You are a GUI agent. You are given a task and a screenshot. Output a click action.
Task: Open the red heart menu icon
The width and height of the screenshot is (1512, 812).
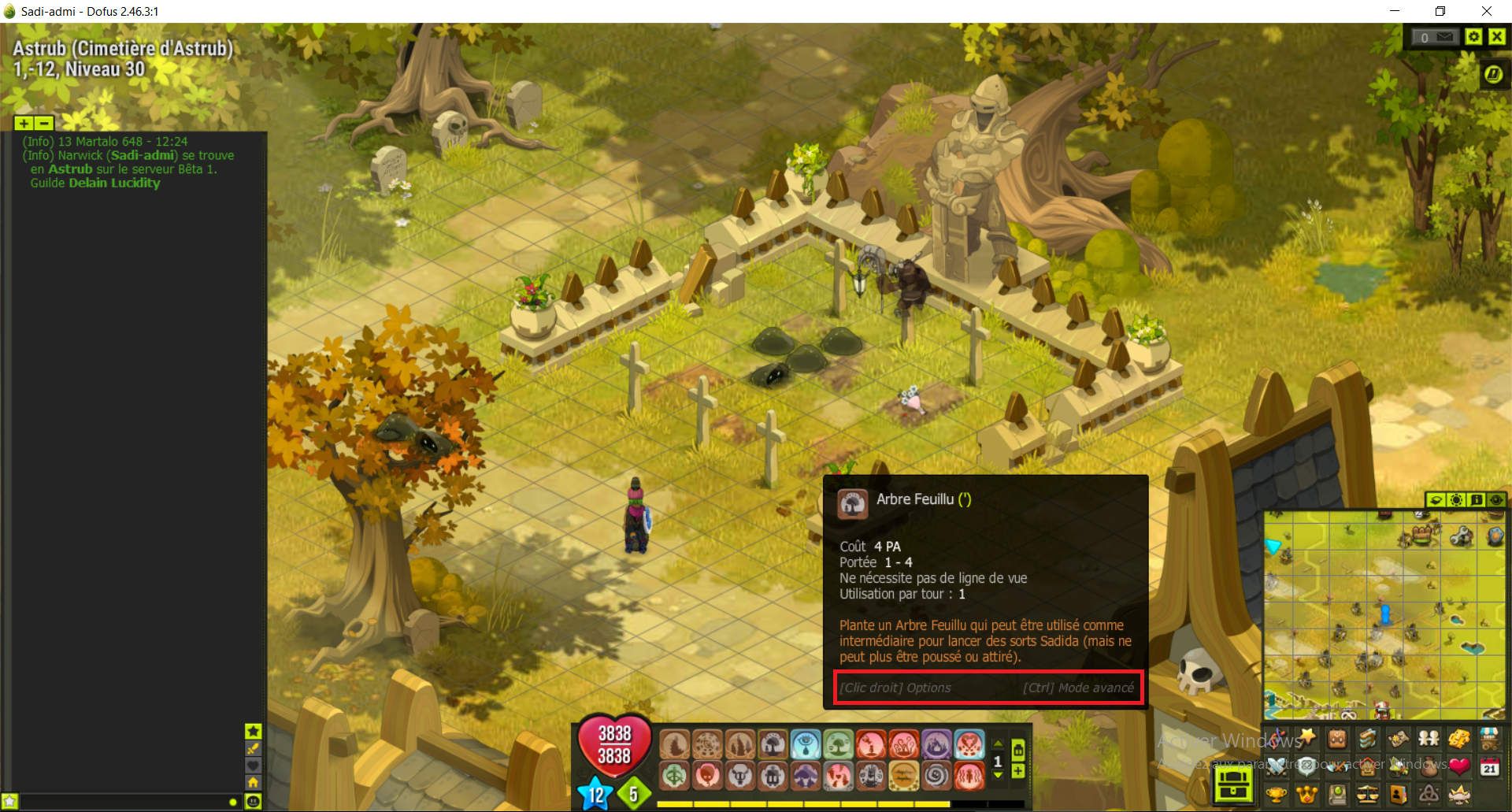tap(1459, 766)
